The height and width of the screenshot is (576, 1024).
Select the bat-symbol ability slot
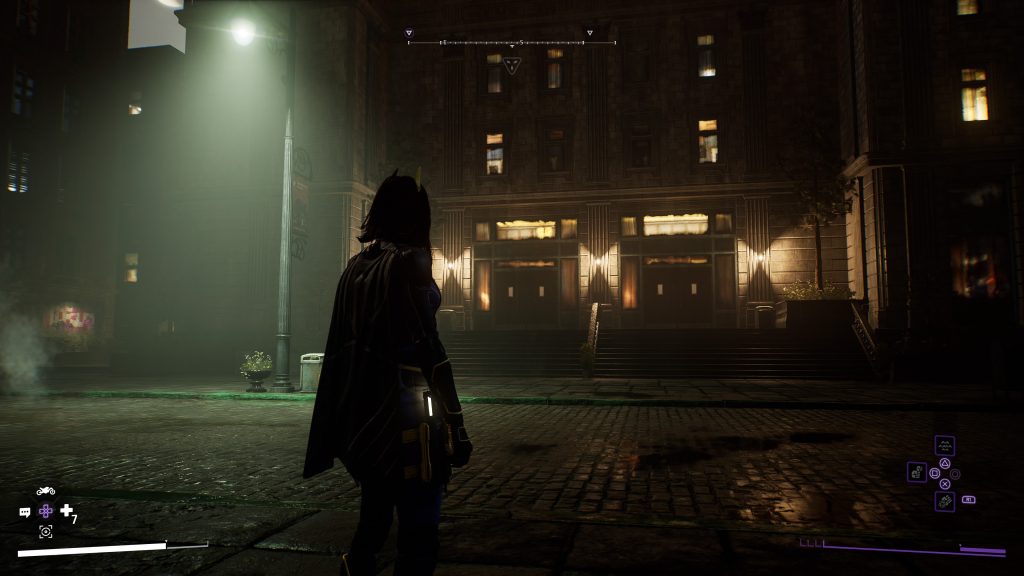944,446
